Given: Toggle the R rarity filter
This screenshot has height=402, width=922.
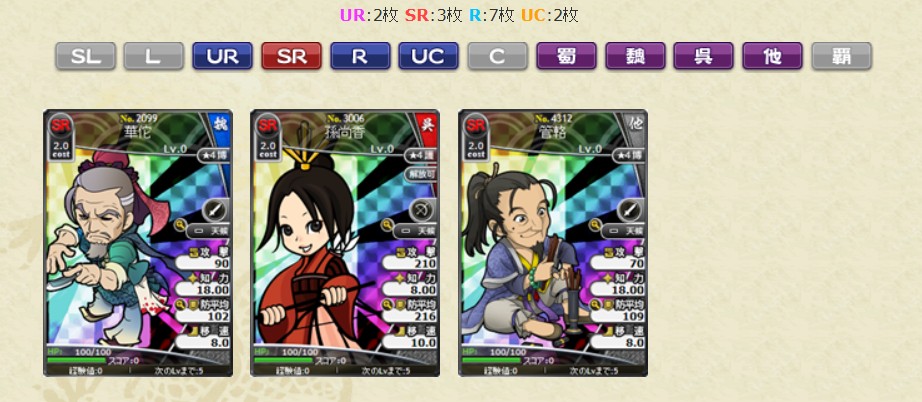Looking at the screenshot, I should pos(360,56).
